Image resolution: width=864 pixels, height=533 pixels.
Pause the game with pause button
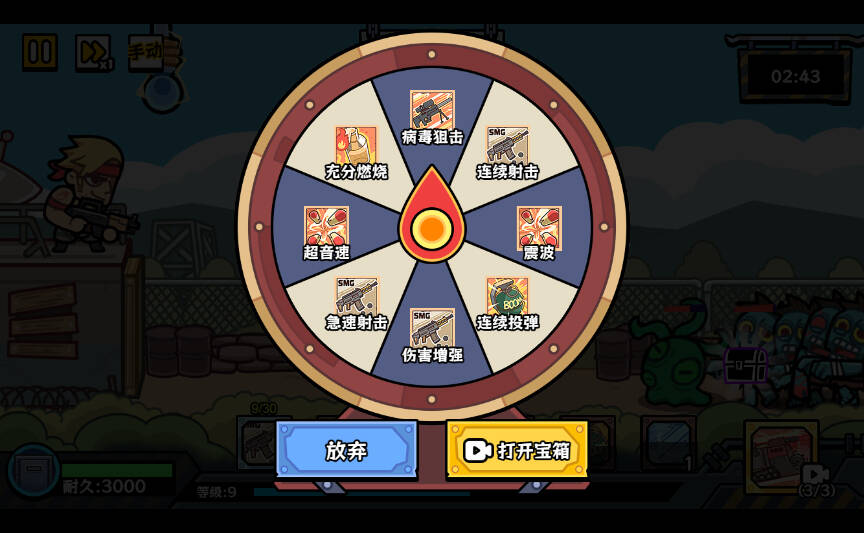pyautogui.click(x=40, y=52)
